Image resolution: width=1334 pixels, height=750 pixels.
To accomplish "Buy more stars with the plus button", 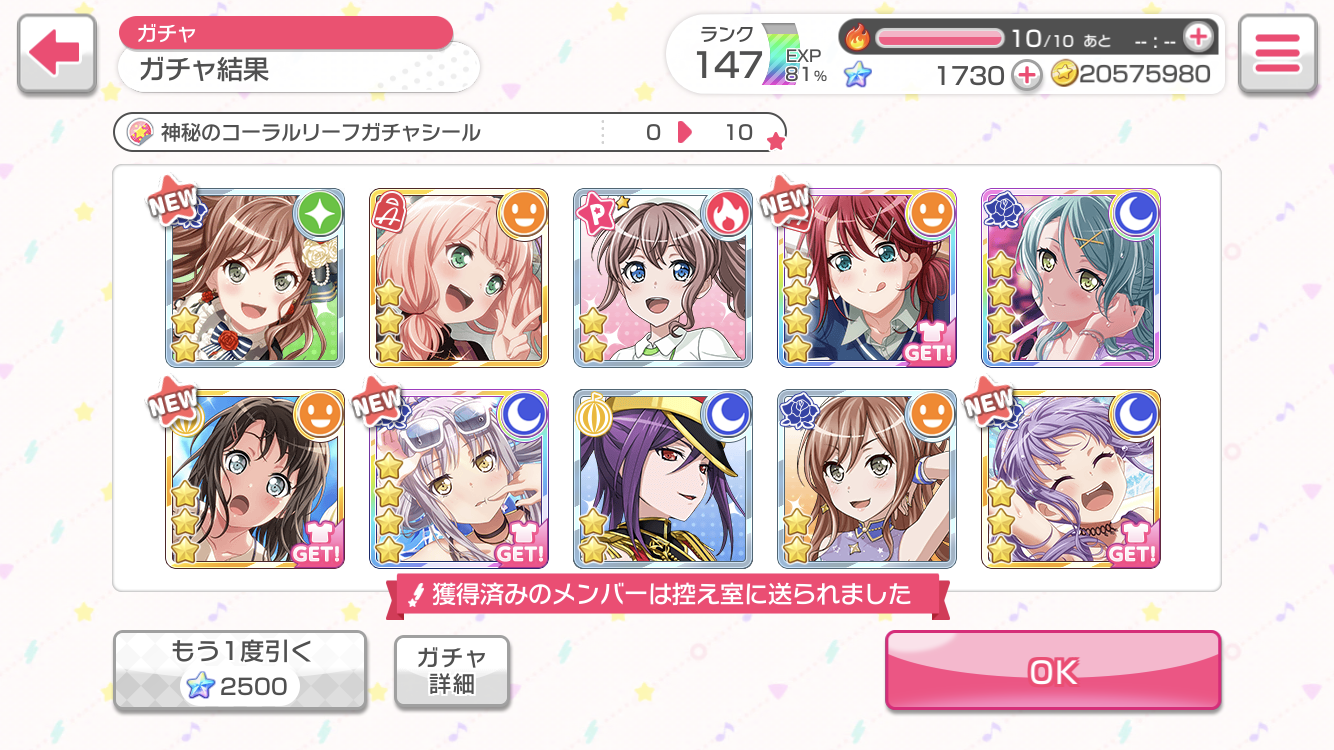I will (1026, 74).
